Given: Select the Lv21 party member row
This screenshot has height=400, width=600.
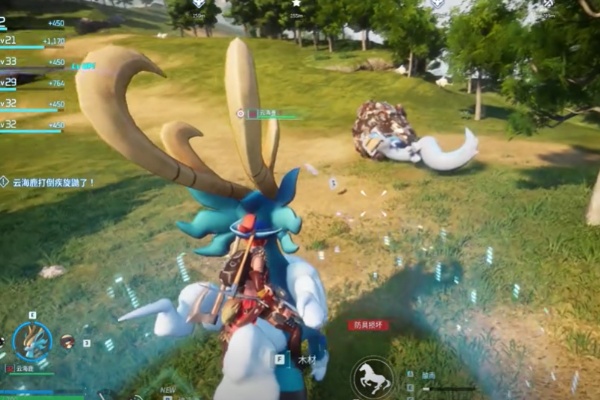Looking at the screenshot, I should [30, 41].
